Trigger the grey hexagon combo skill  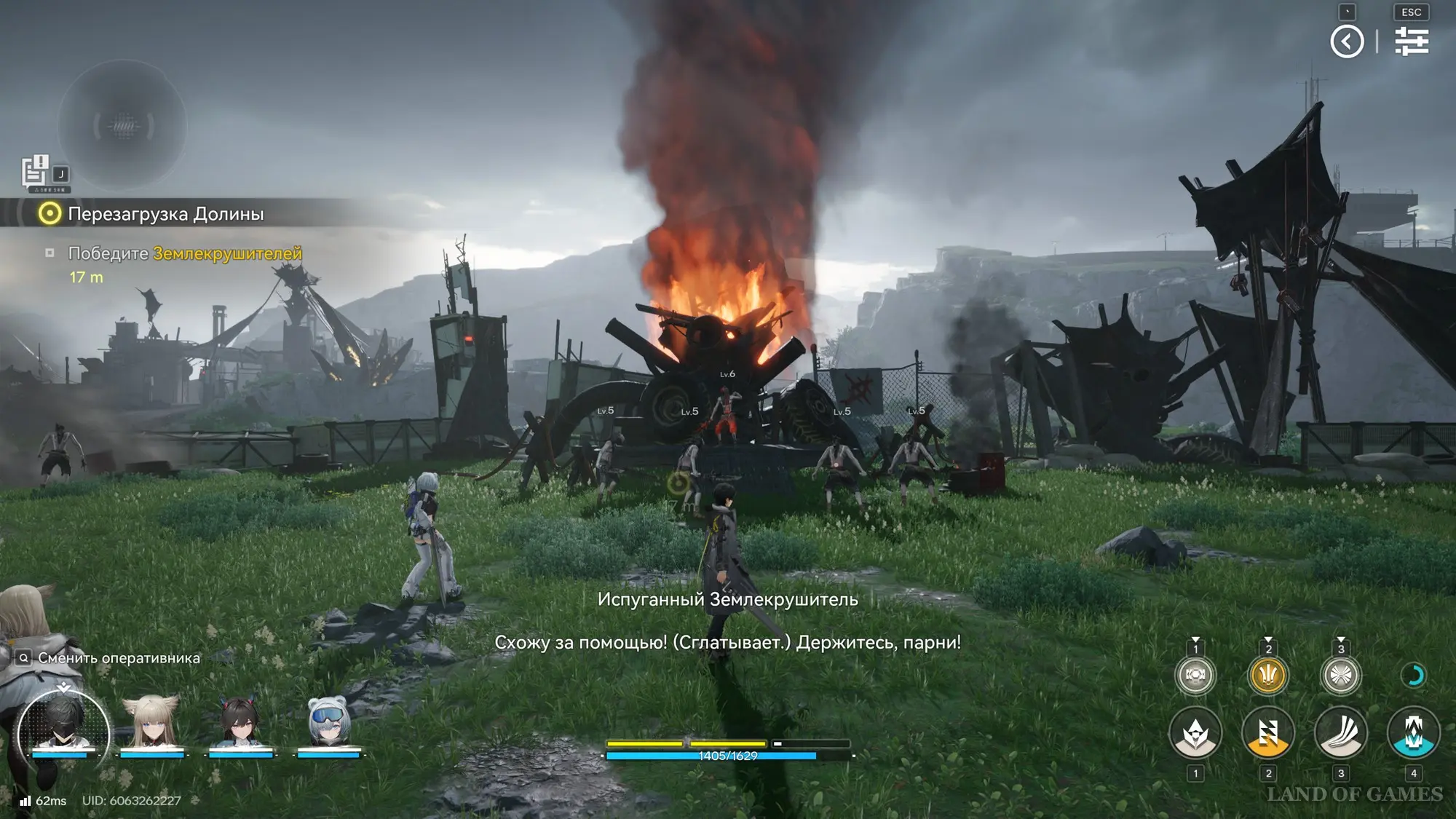tap(1195, 675)
